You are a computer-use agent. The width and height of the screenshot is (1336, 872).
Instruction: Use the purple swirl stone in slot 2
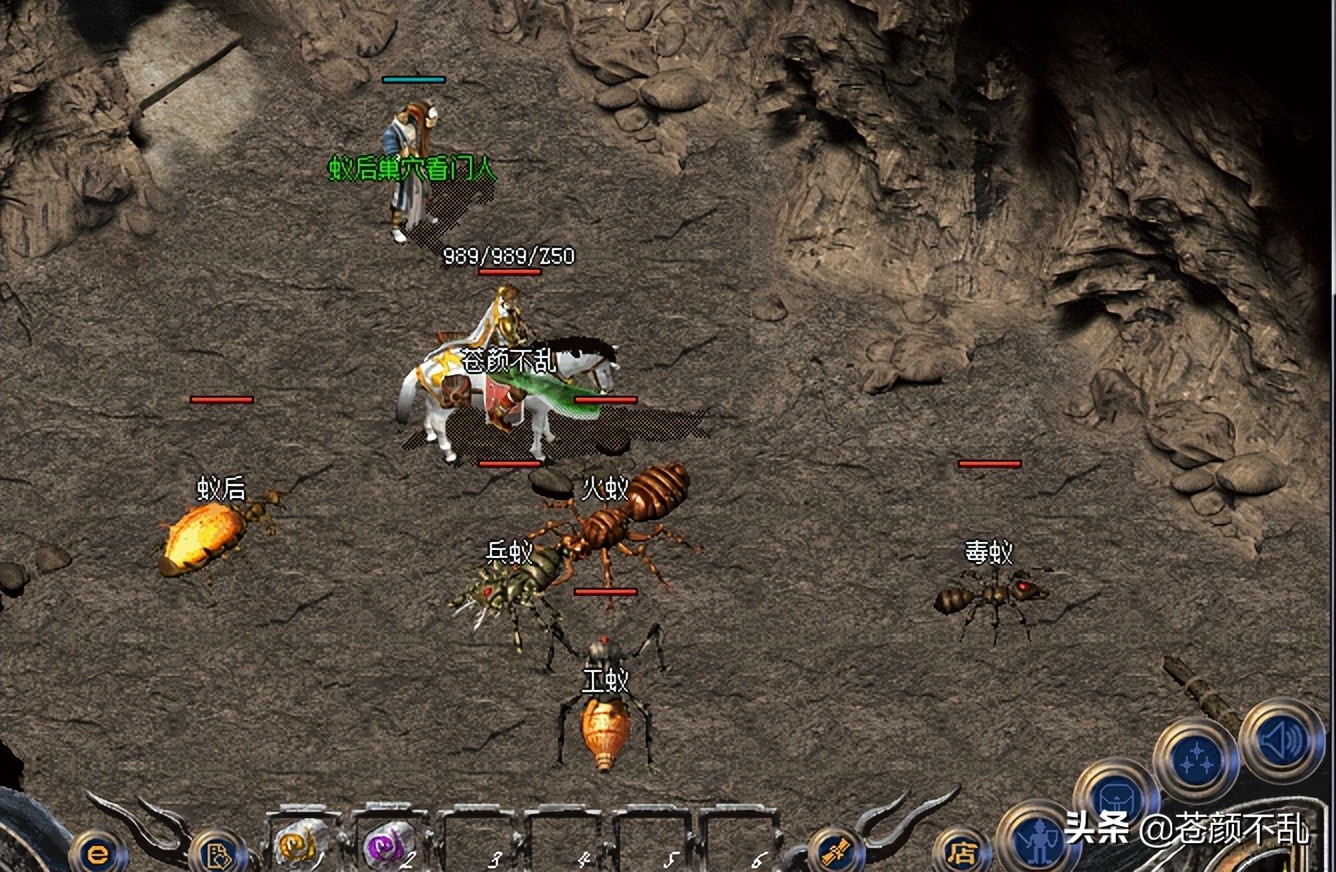[388, 843]
